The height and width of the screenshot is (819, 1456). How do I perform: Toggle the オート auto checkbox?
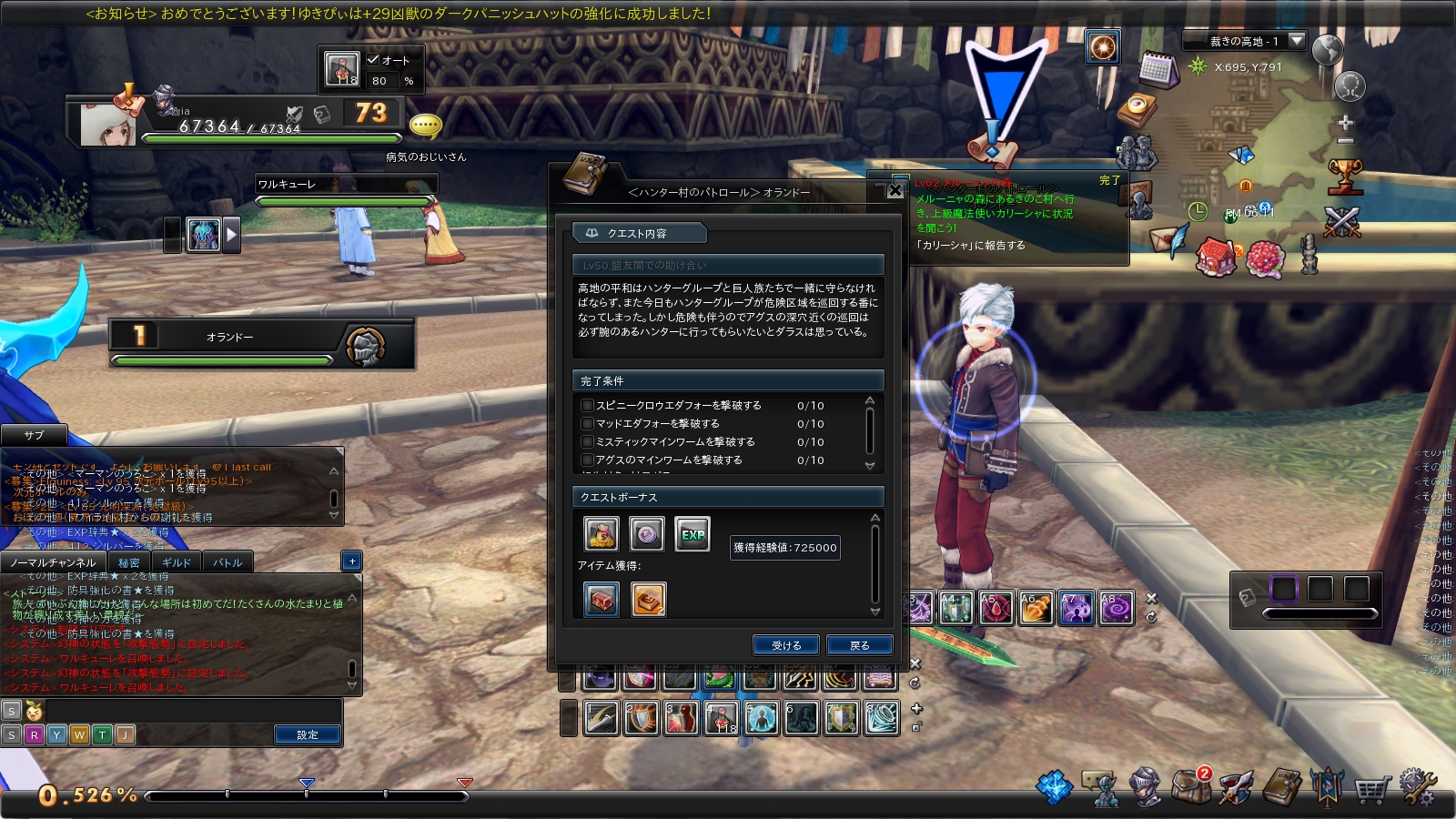pyautogui.click(x=373, y=60)
